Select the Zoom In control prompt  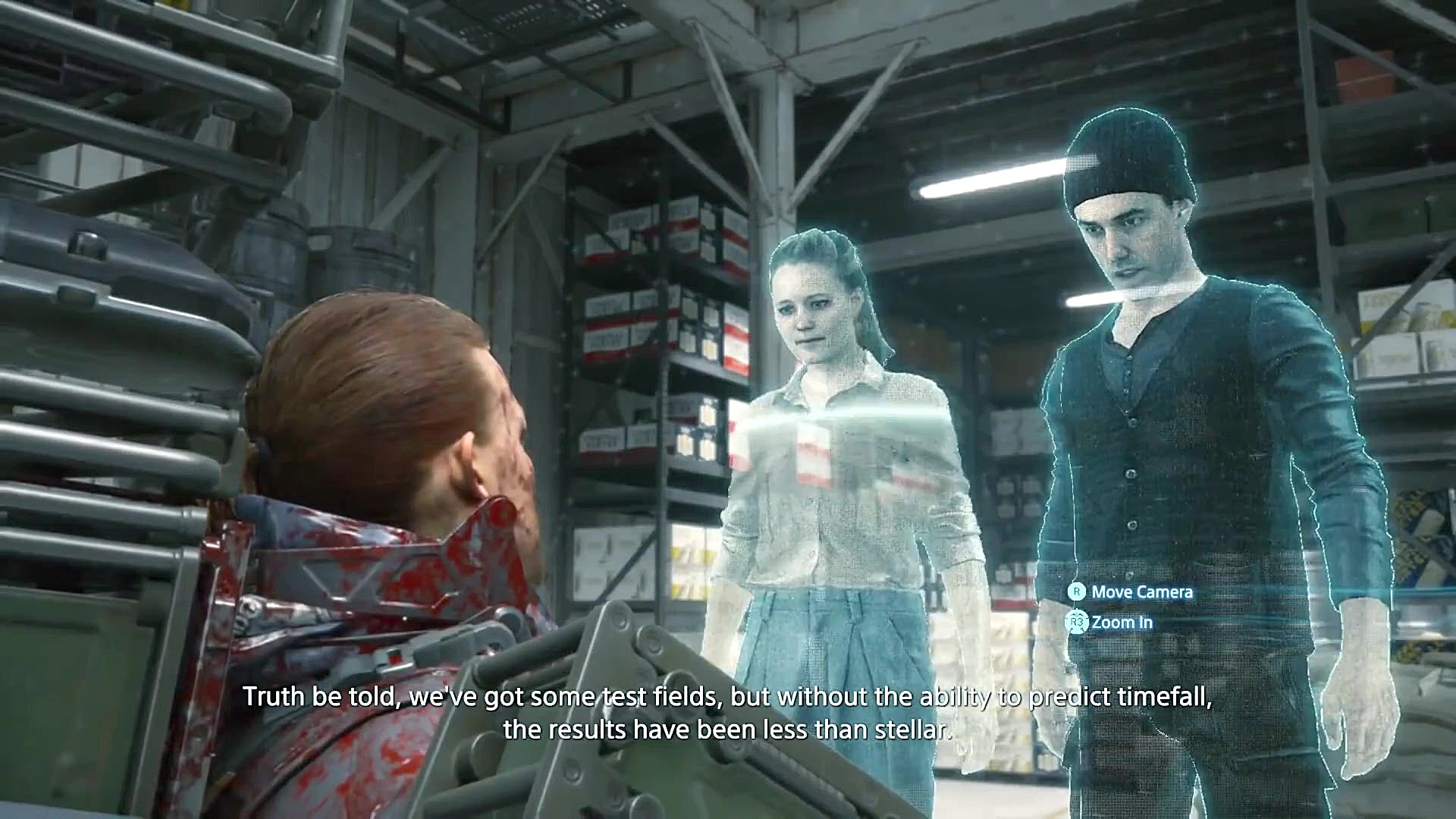pos(1115,622)
